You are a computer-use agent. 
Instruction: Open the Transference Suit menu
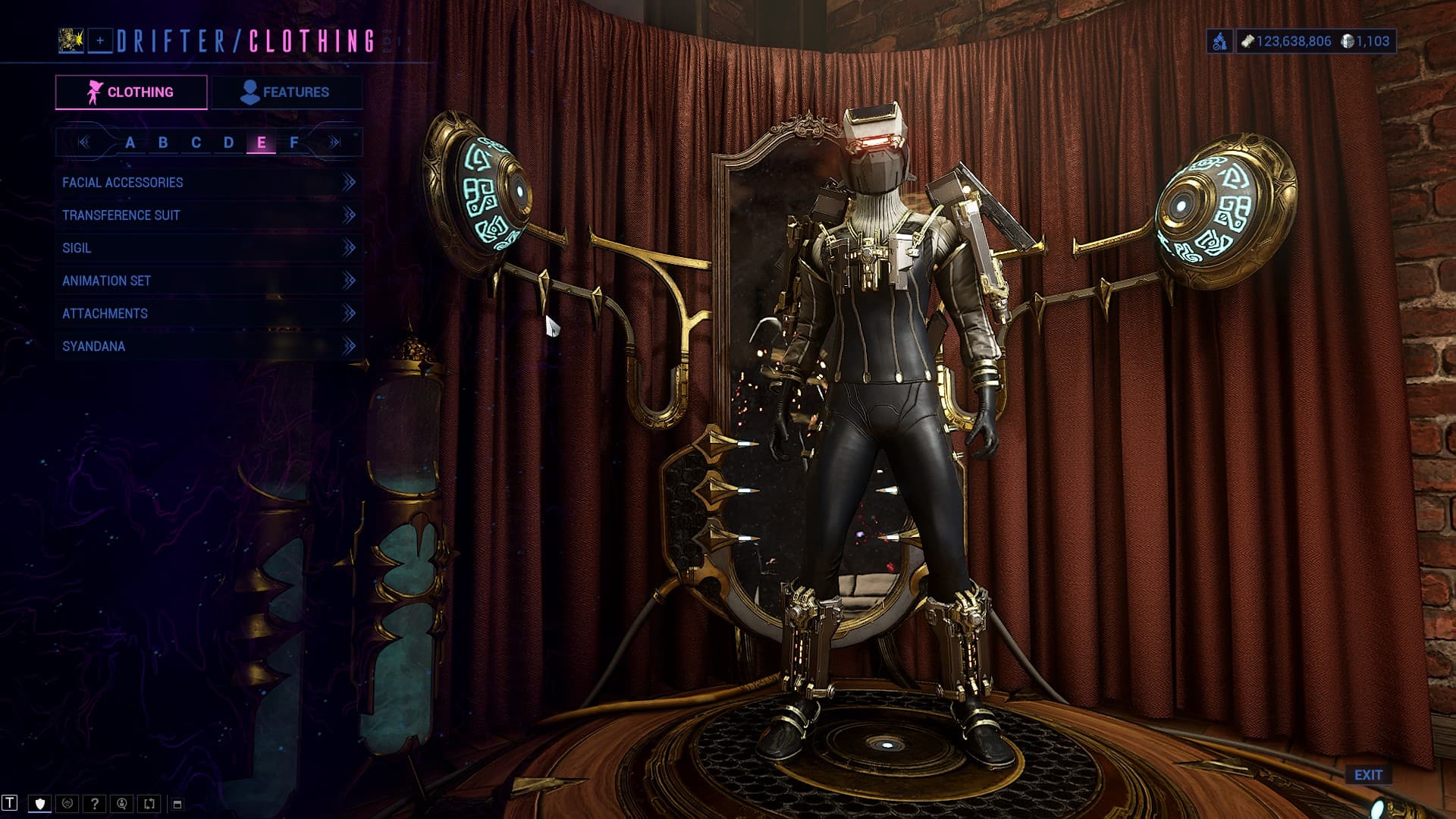pyautogui.click(x=208, y=215)
